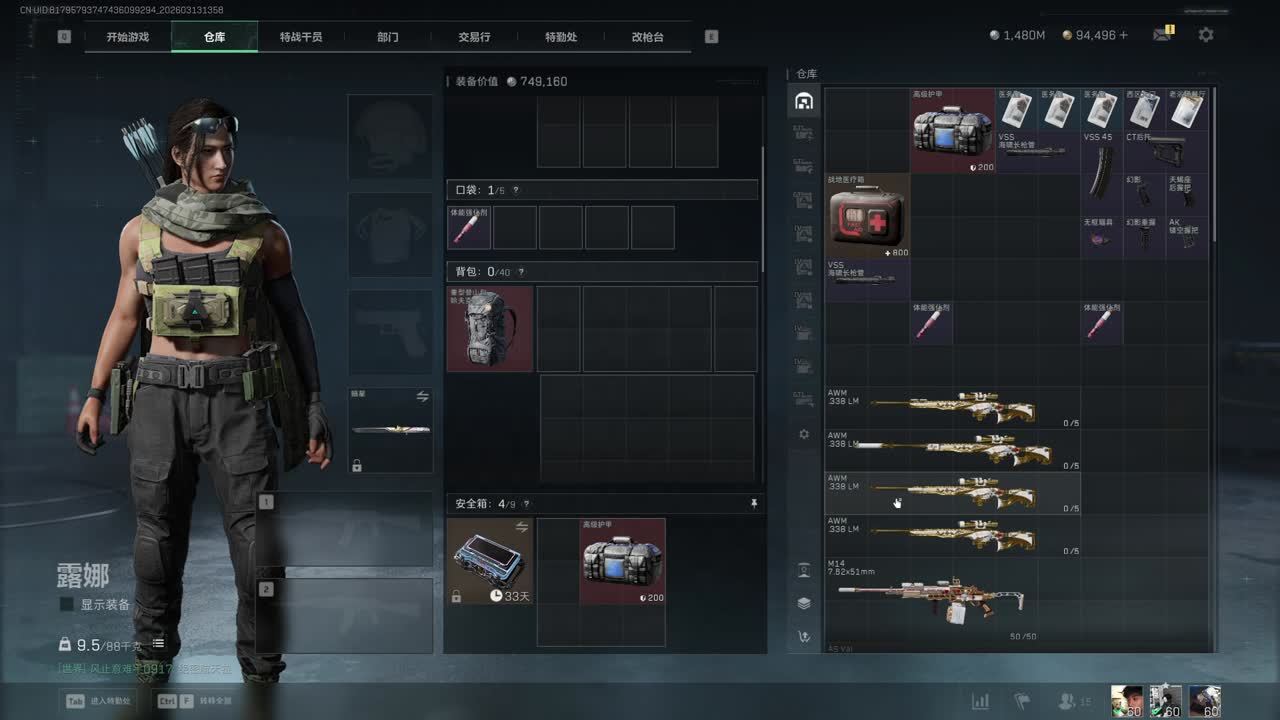This screenshot has width=1280, height=720.
Task: Pick the 高级护甲 repair kit in stash
Action: [952, 130]
